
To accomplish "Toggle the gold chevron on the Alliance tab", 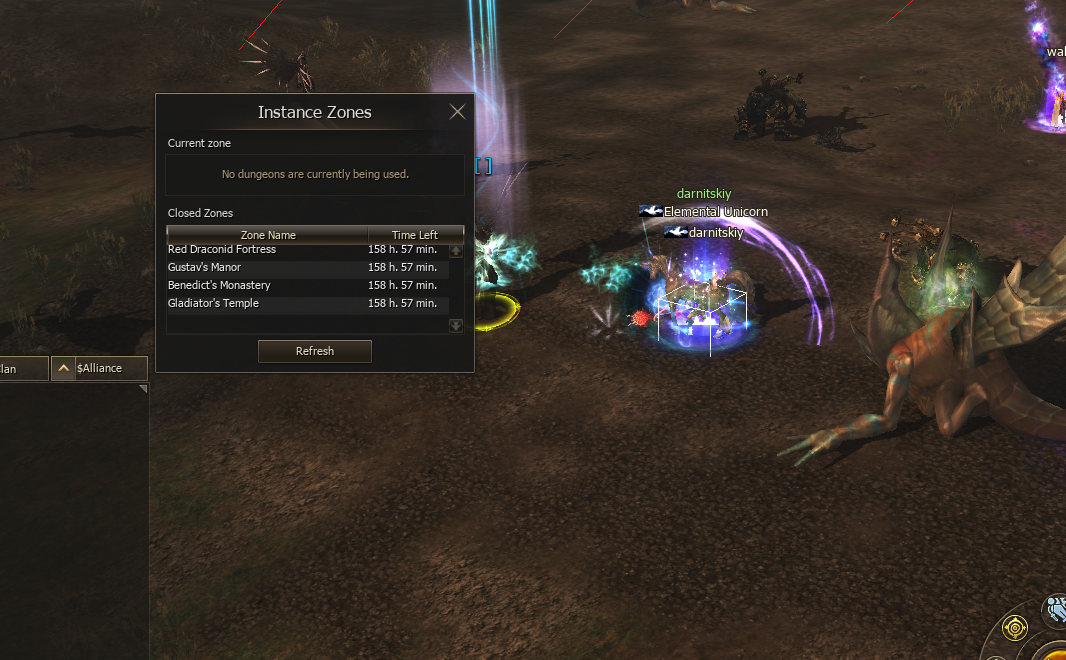I will [x=63, y=368].
